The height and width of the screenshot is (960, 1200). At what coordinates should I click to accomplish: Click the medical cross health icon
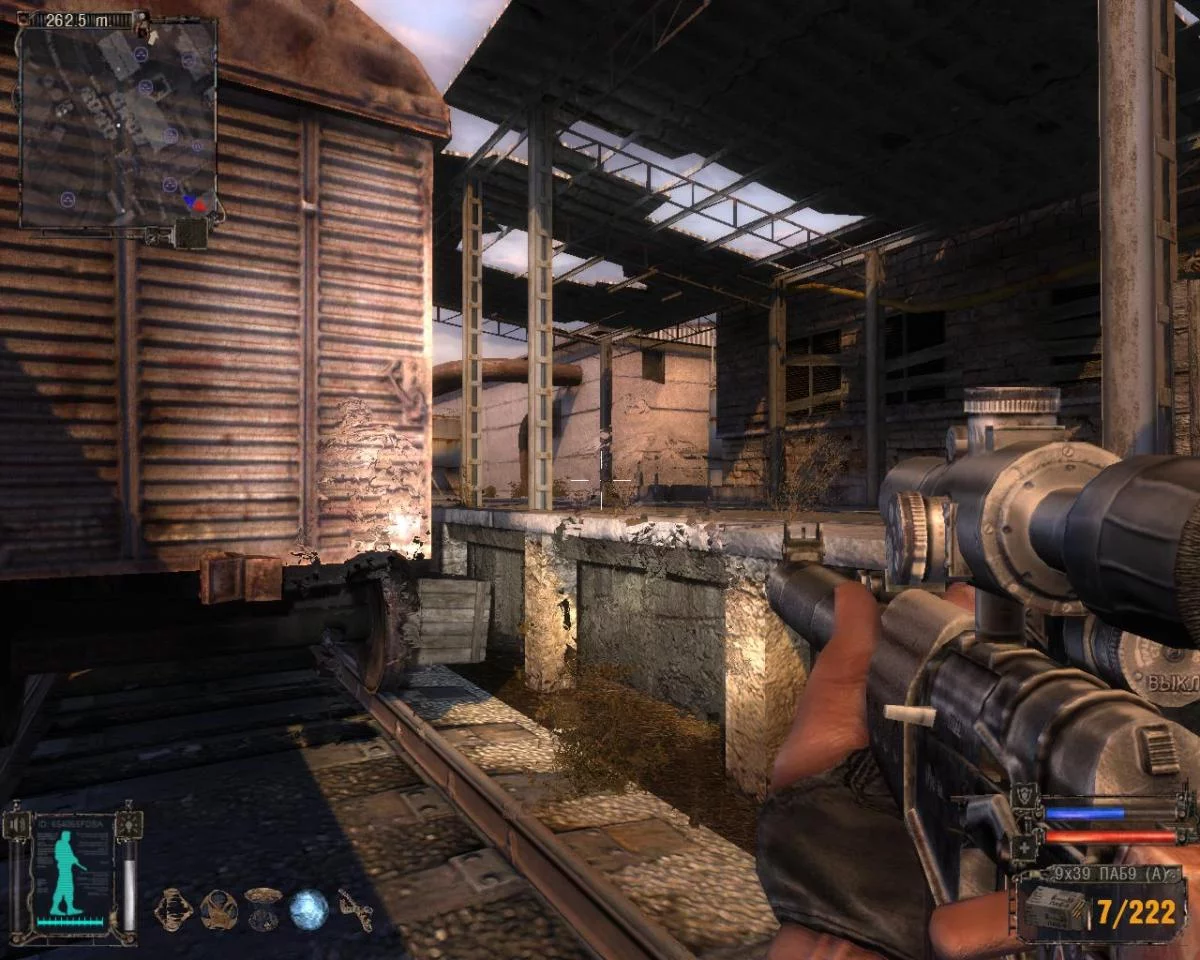[1024, 848]
